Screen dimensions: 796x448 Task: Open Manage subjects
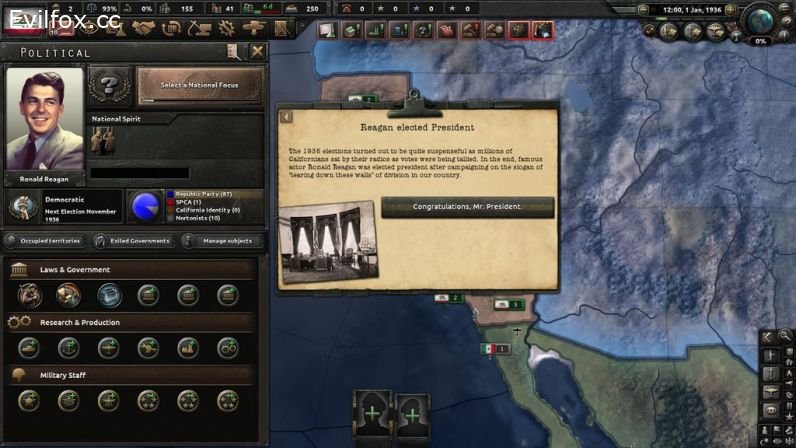coord(222,241)
